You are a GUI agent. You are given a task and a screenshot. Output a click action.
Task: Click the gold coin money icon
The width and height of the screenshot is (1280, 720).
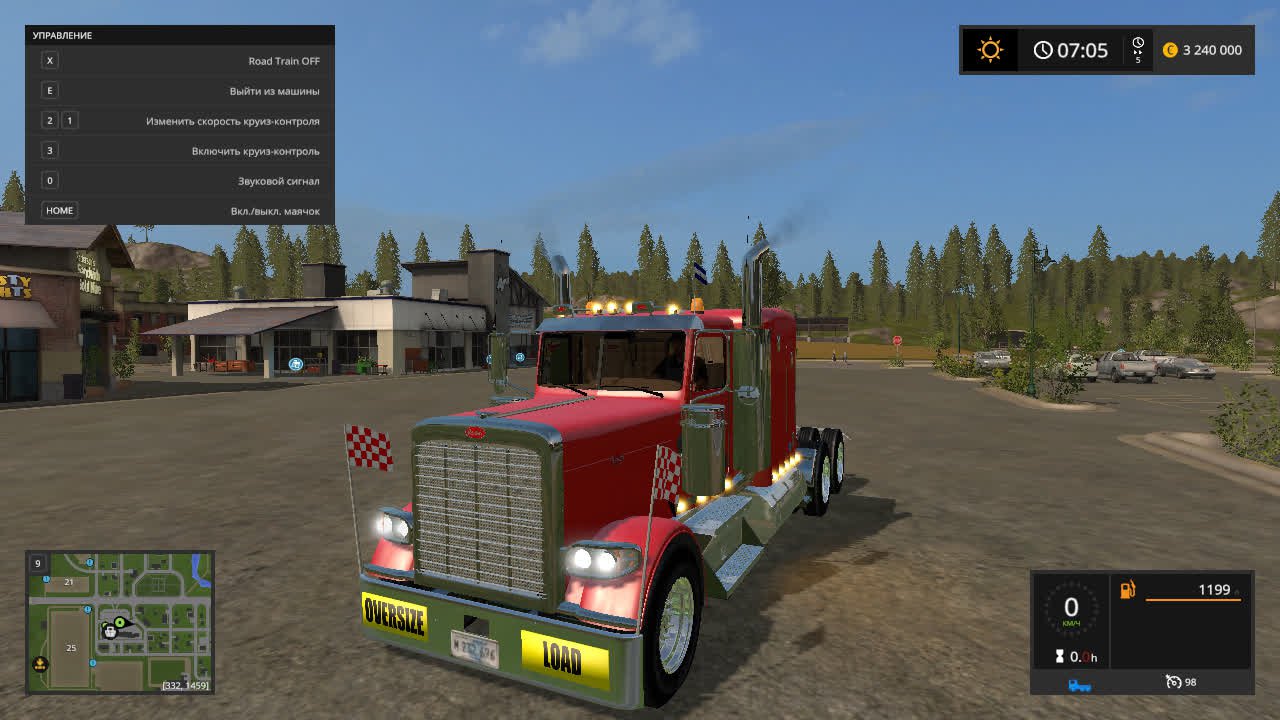pos(1170,50)
